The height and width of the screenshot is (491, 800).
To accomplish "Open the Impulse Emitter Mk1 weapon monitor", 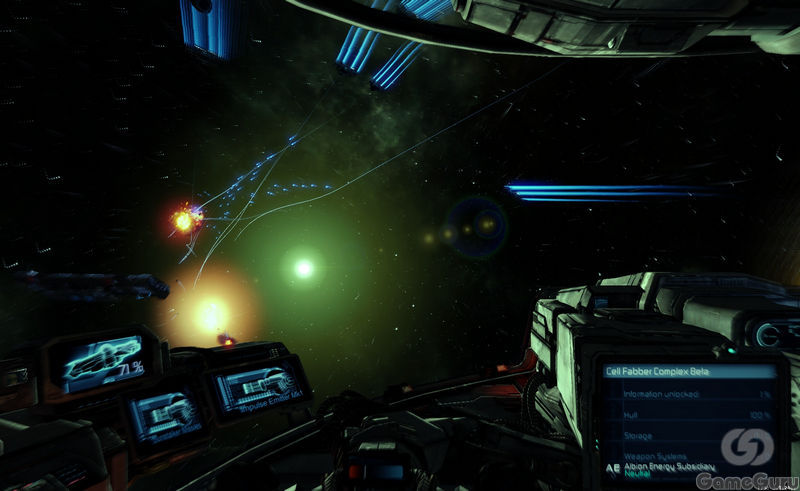I will tap(257, 389).
